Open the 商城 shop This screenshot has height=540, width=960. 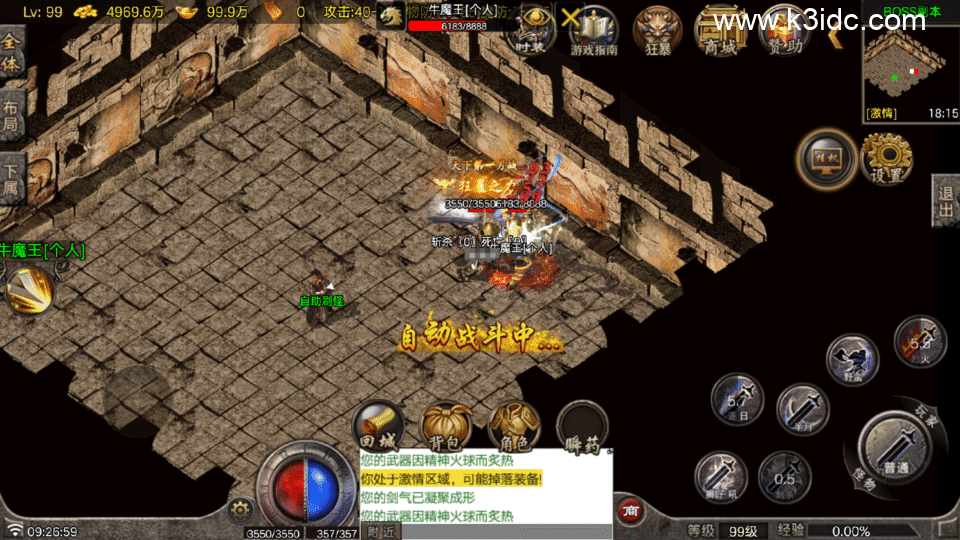720,30
